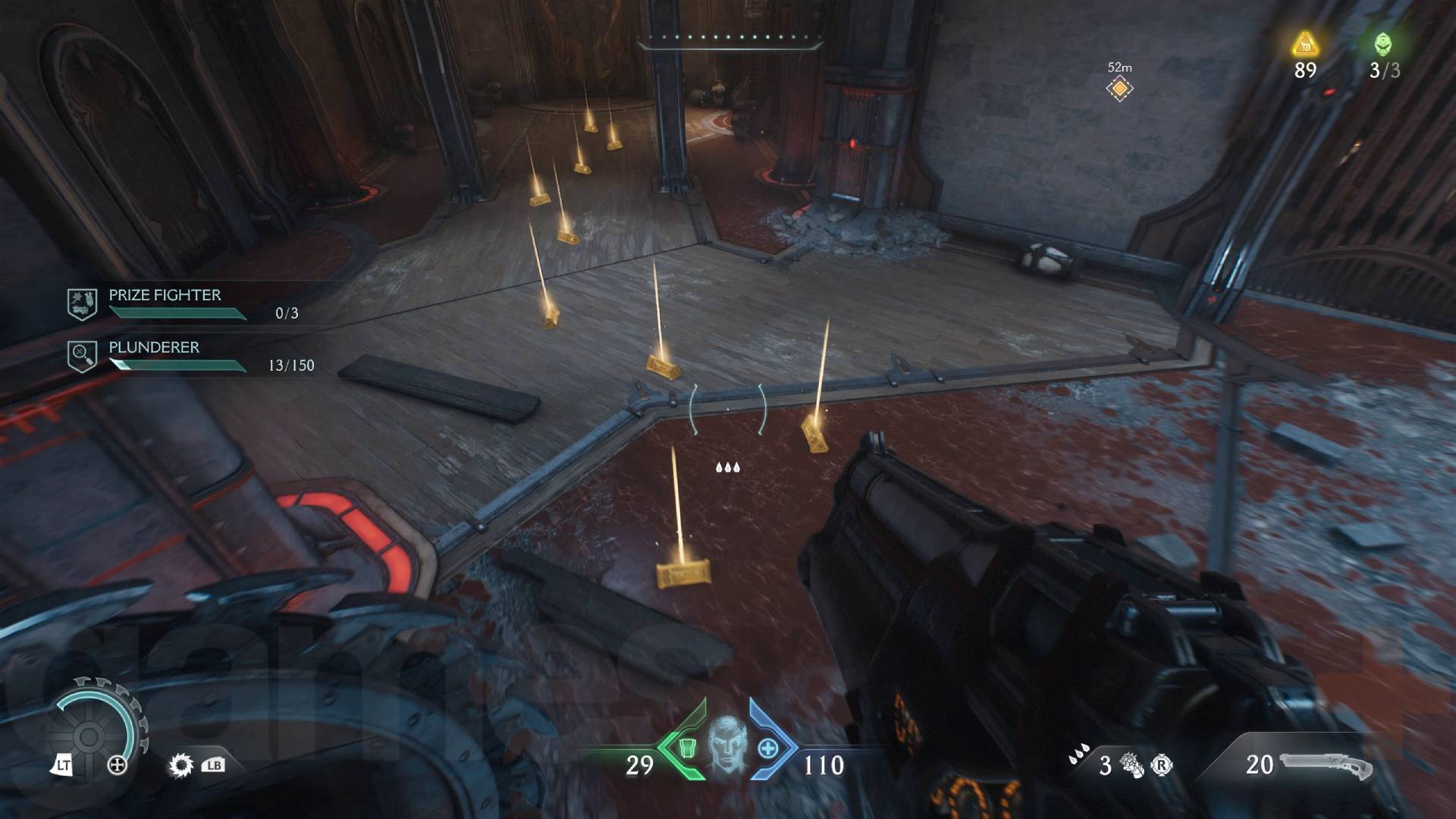Click the green health value 29
The height and width of the screenshot is (819, 1456).
point(638,766)
